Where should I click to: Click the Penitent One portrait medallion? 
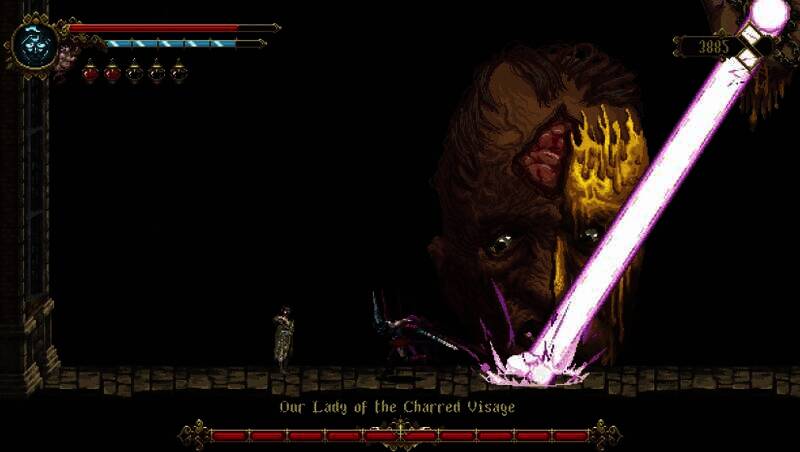click(33, 44)
